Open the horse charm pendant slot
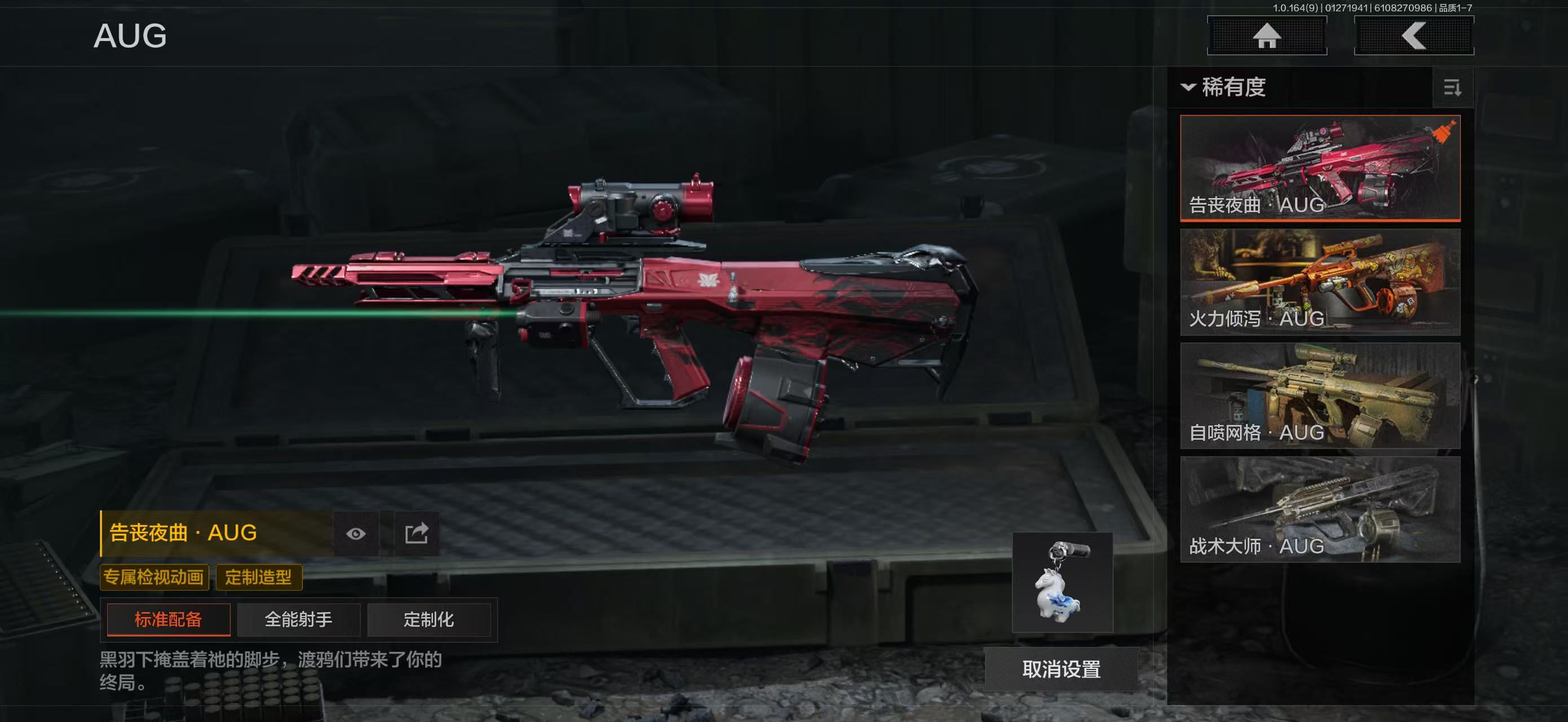Image resolution: width=1568 pixels, height=722 pixels. [1062, 583]
